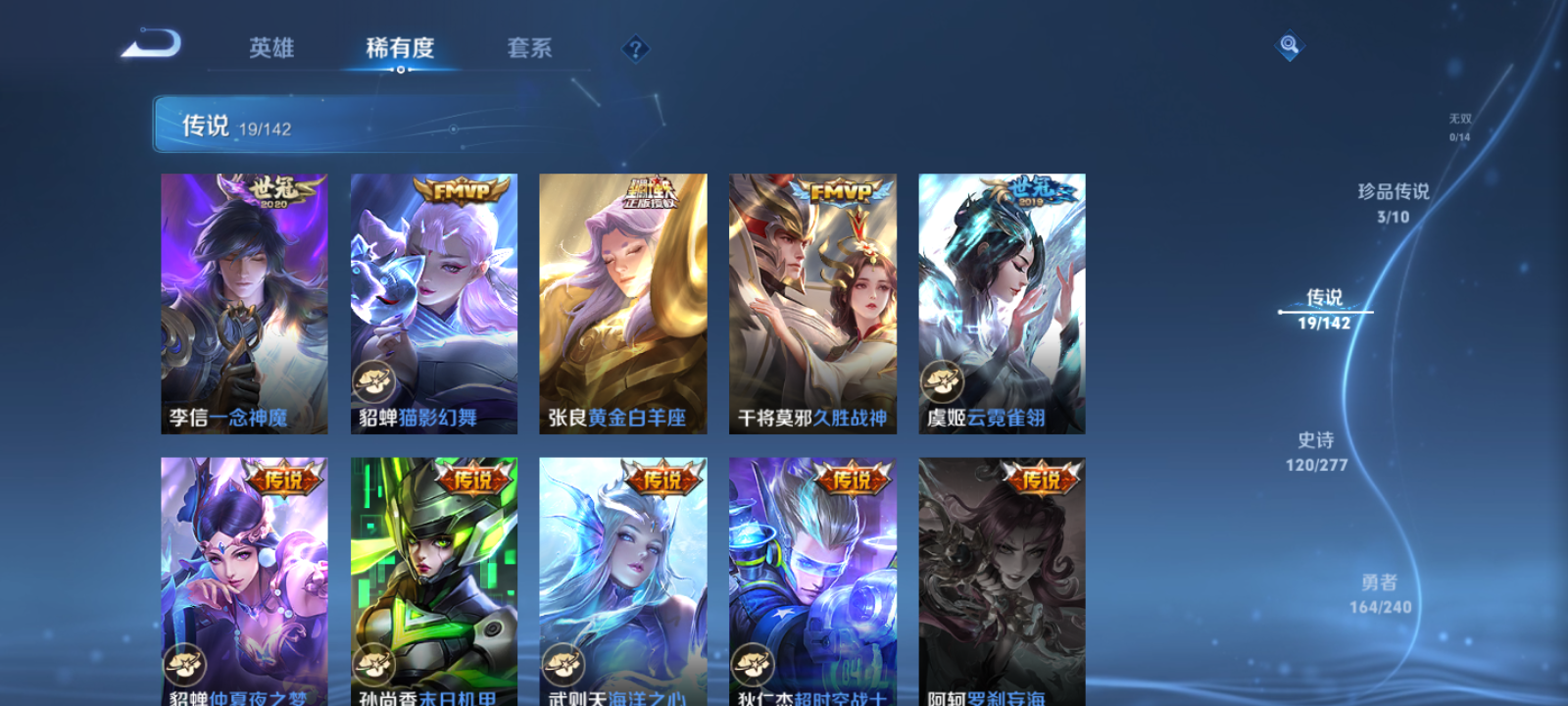Click the node marker beside 传说 on progress line
This screenshot has width=1568, height=706.
click(1281, 311)
